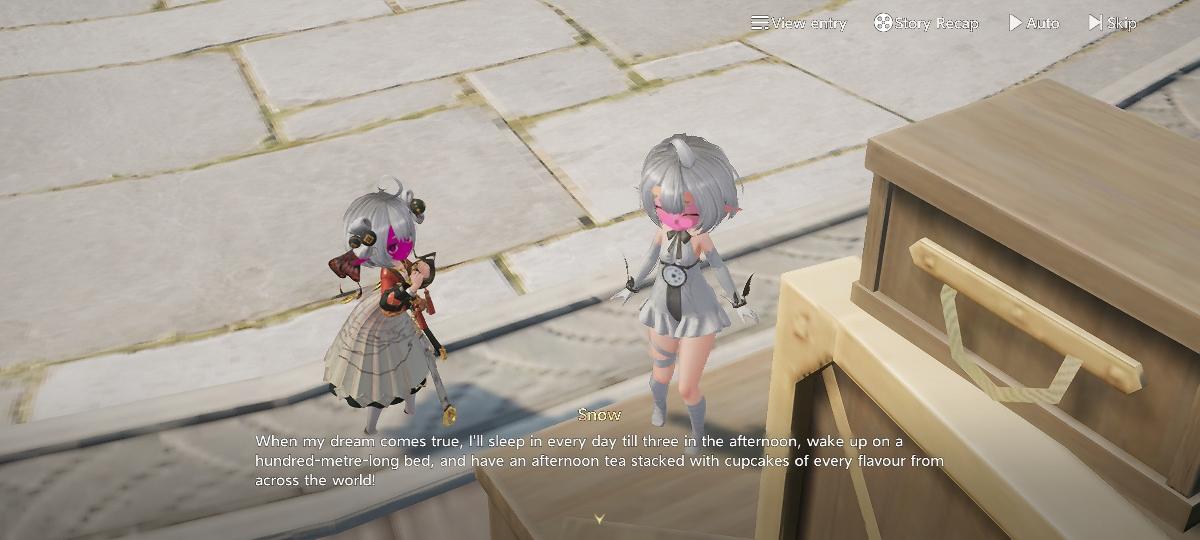The height and width of the screenshot is (540, 1200).
Task: Advance dialogue with the yellow arrow
Action: (600, 519)
